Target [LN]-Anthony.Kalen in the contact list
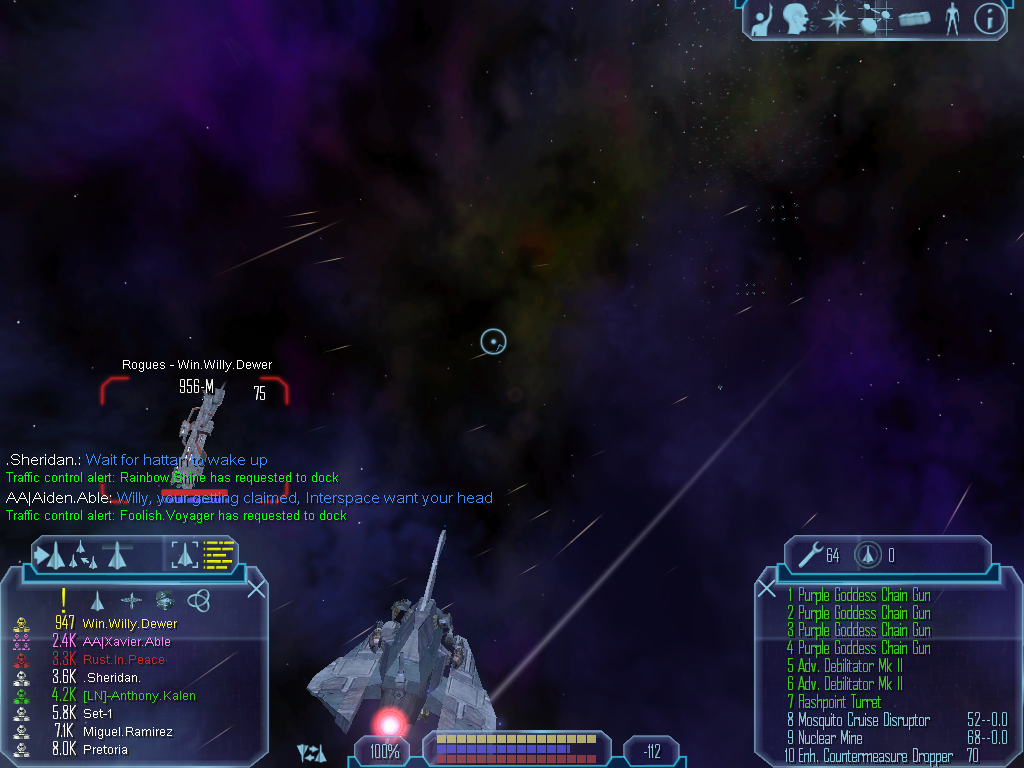 pyautogui.click(x=138, y=696)
